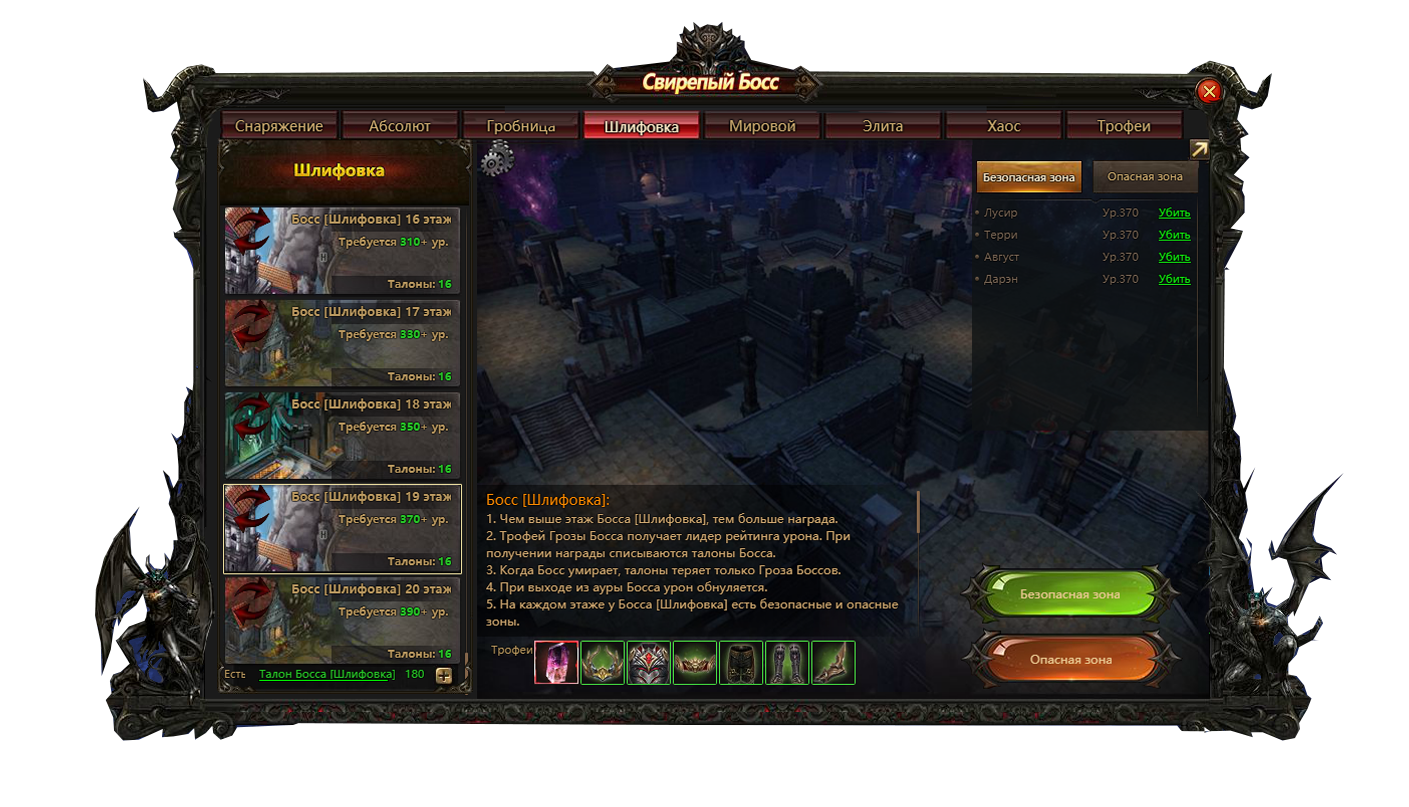Switch to the Снаряжение tab
The image size is (1409, 807).
pos(279,126)
